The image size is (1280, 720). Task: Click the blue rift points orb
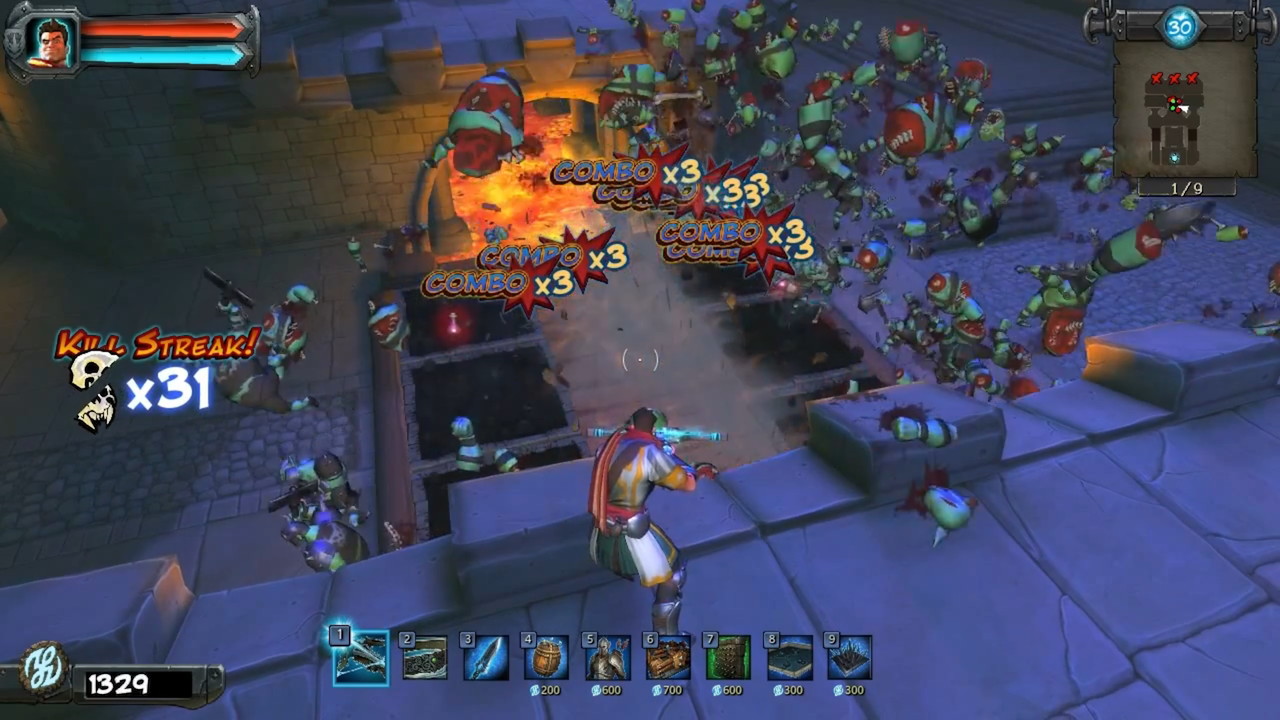pyautogui.click(x=1182, y=27)
